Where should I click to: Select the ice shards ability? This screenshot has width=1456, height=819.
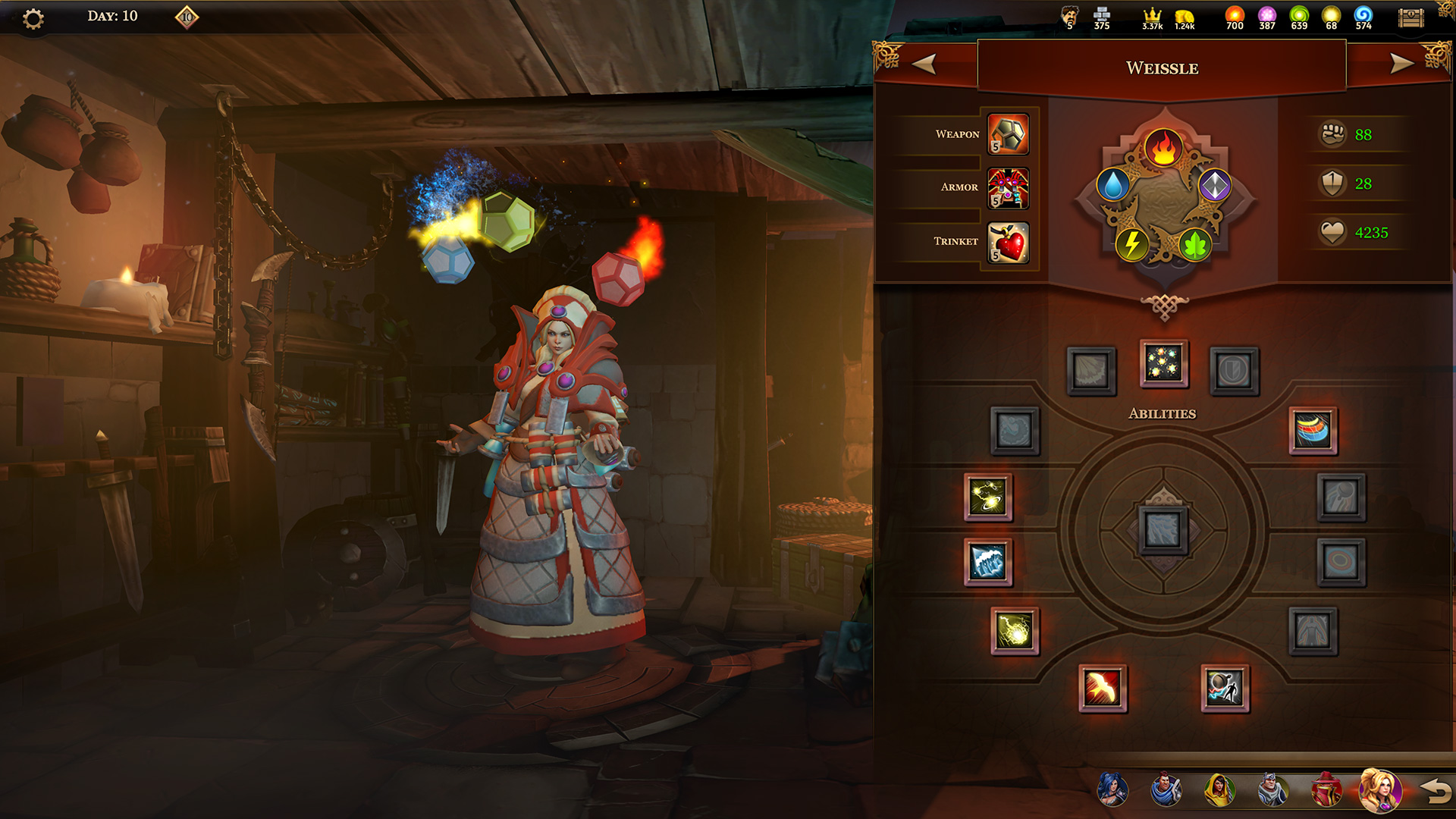(x=987, y=562)
